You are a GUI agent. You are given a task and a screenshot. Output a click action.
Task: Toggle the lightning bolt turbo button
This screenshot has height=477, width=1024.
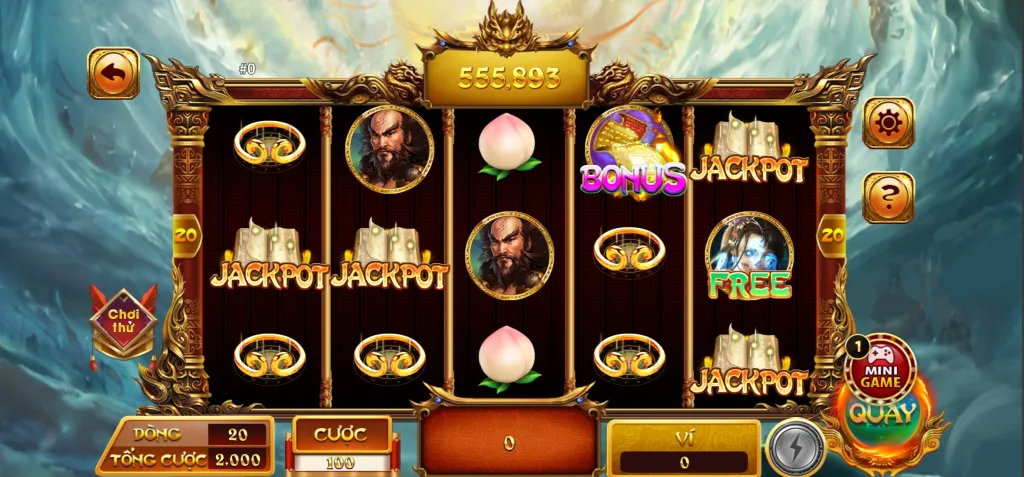[x=795, y=448]
